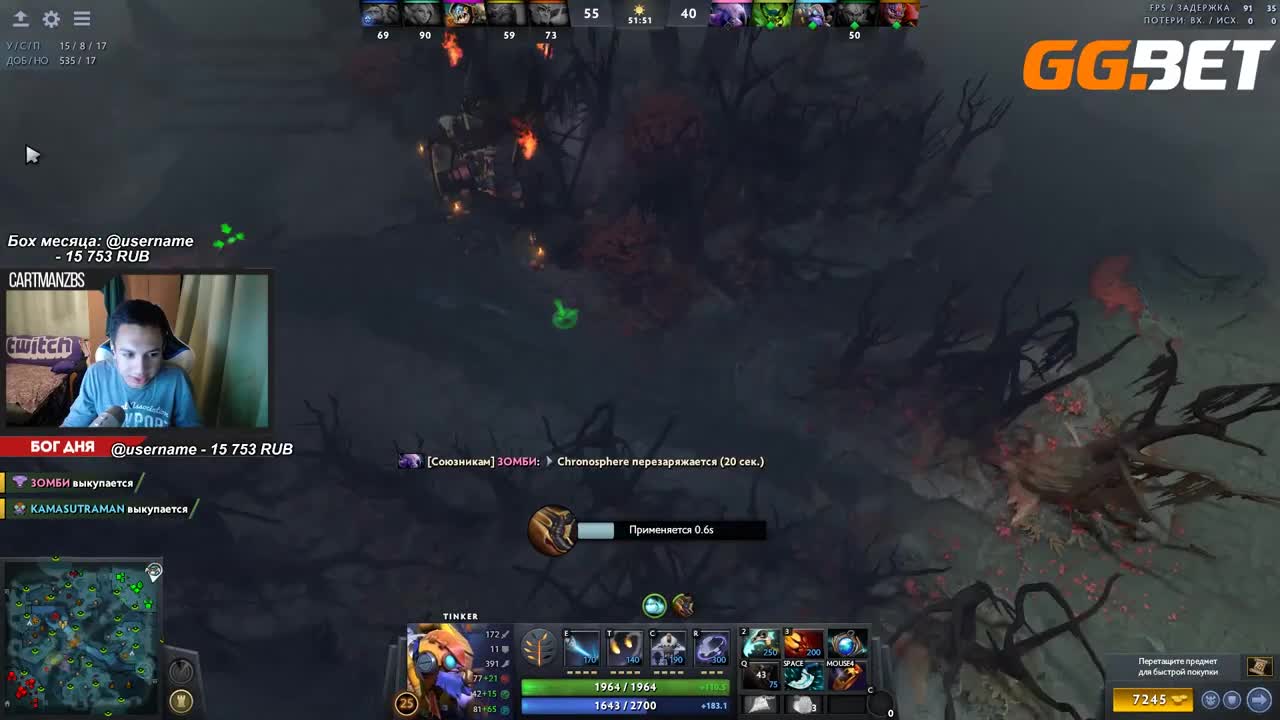Toggle the courier shield button
1280x720 pixels.
[1232, 700]
